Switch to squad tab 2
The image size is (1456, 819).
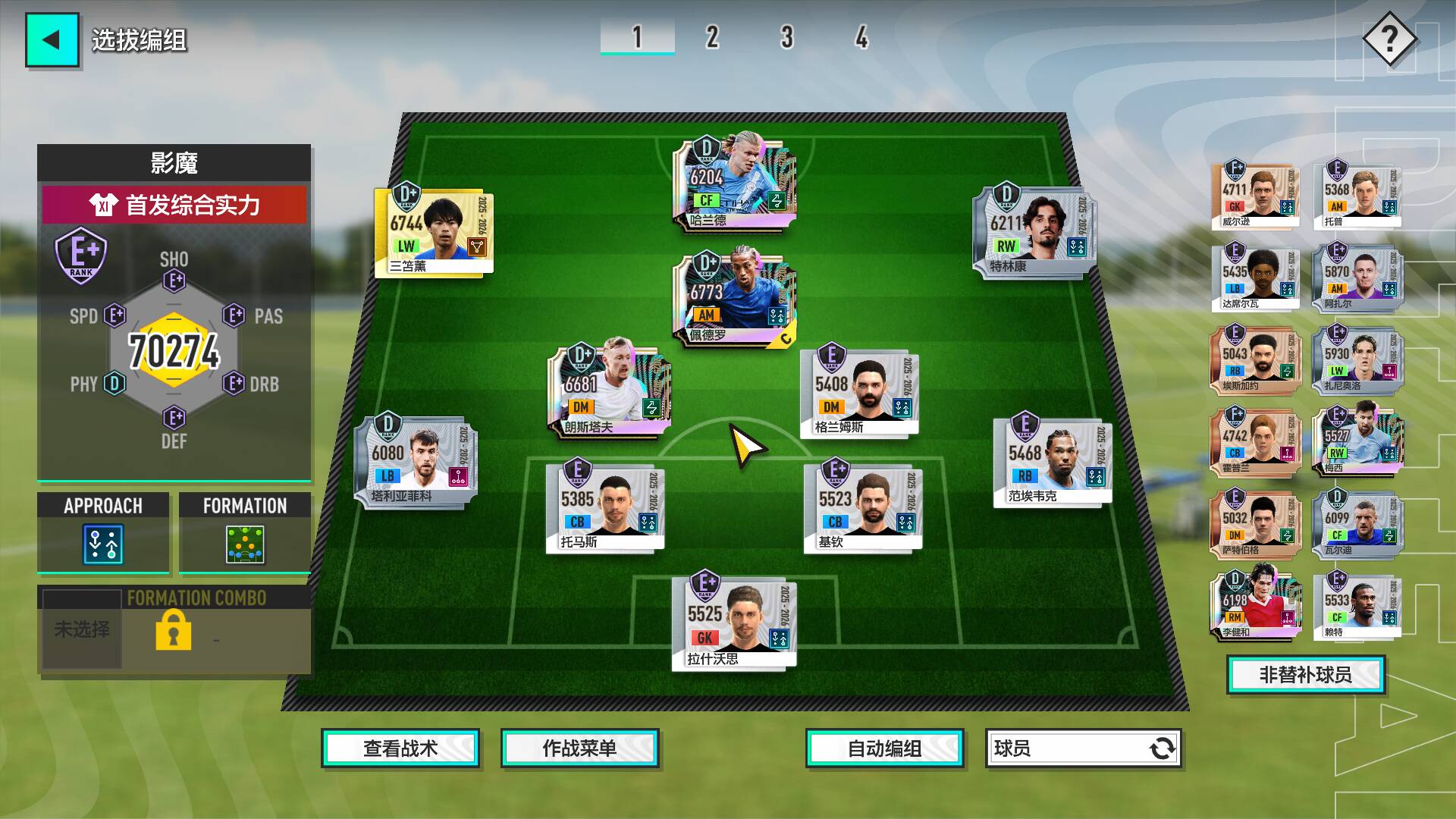tap(711, 37)
